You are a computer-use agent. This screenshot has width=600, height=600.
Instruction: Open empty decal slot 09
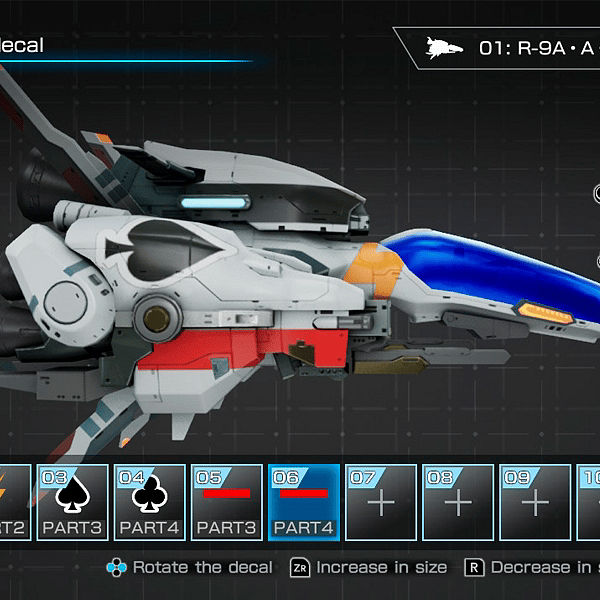click(x=534, y=502)
